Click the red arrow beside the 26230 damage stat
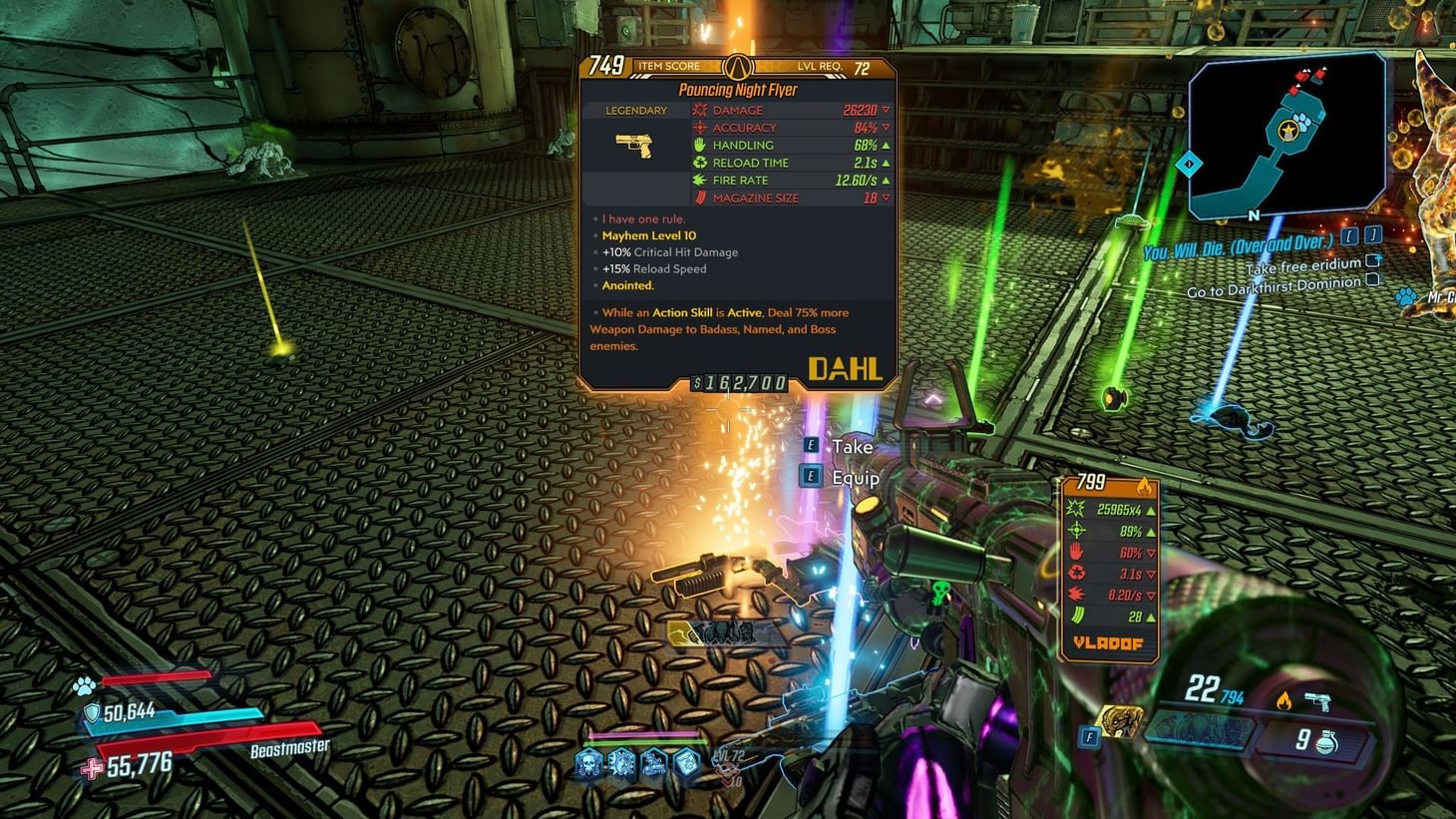Image resolution: width=1456 pixels, height=819 pixels. click(x=884, y=110)
